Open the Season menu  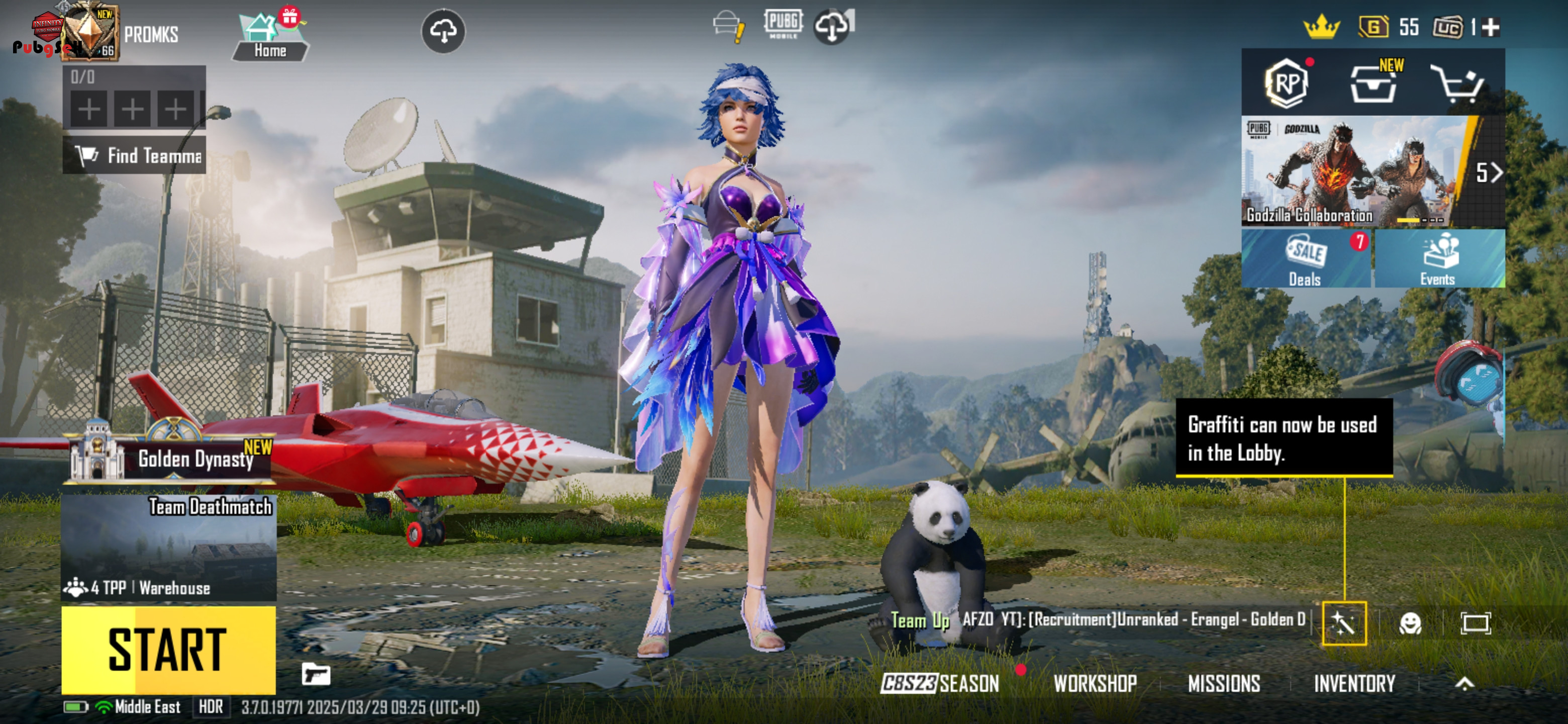pyautogui.click(x=940, y=683)
